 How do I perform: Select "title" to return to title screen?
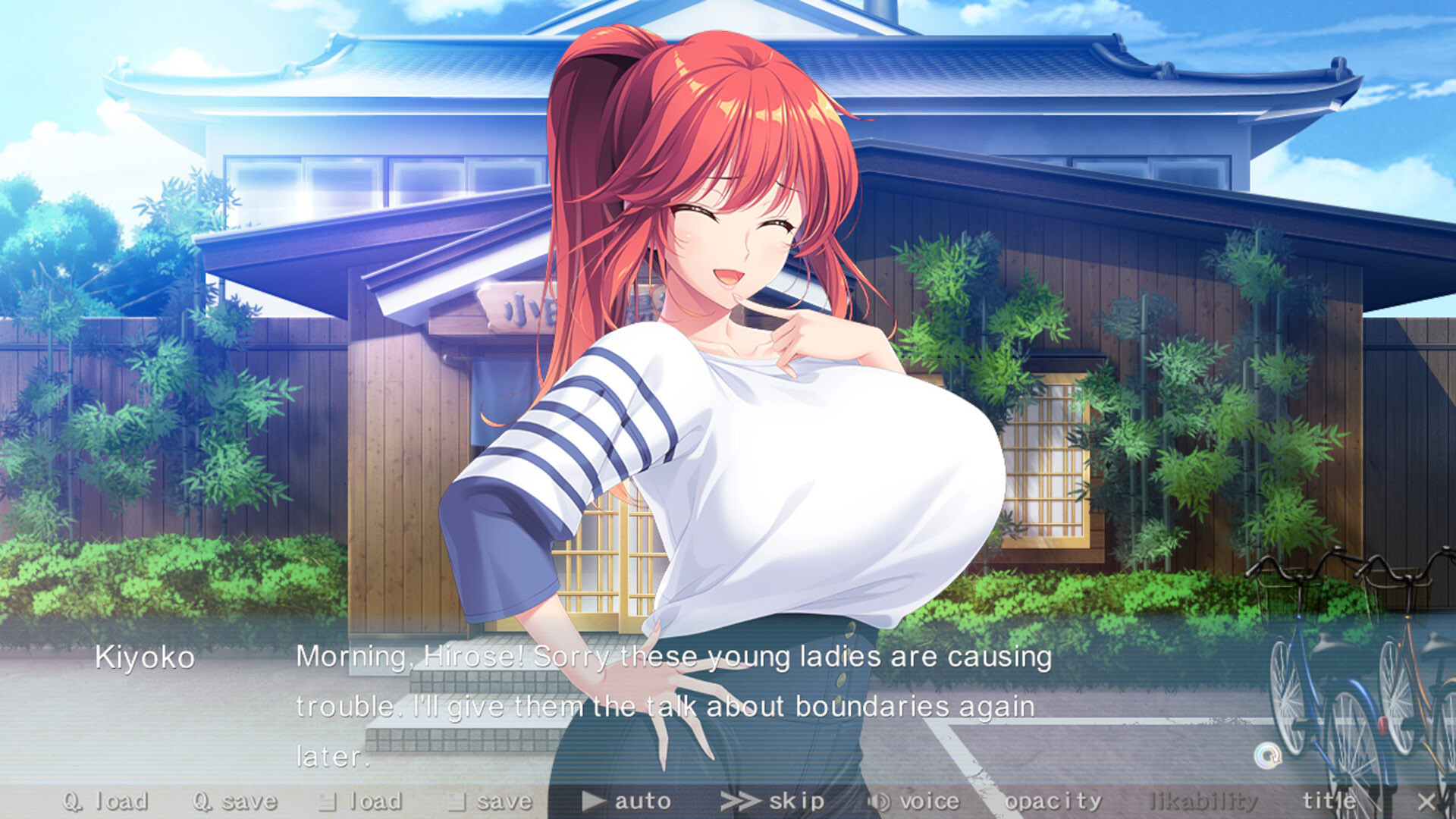[x=1330, y=801]
